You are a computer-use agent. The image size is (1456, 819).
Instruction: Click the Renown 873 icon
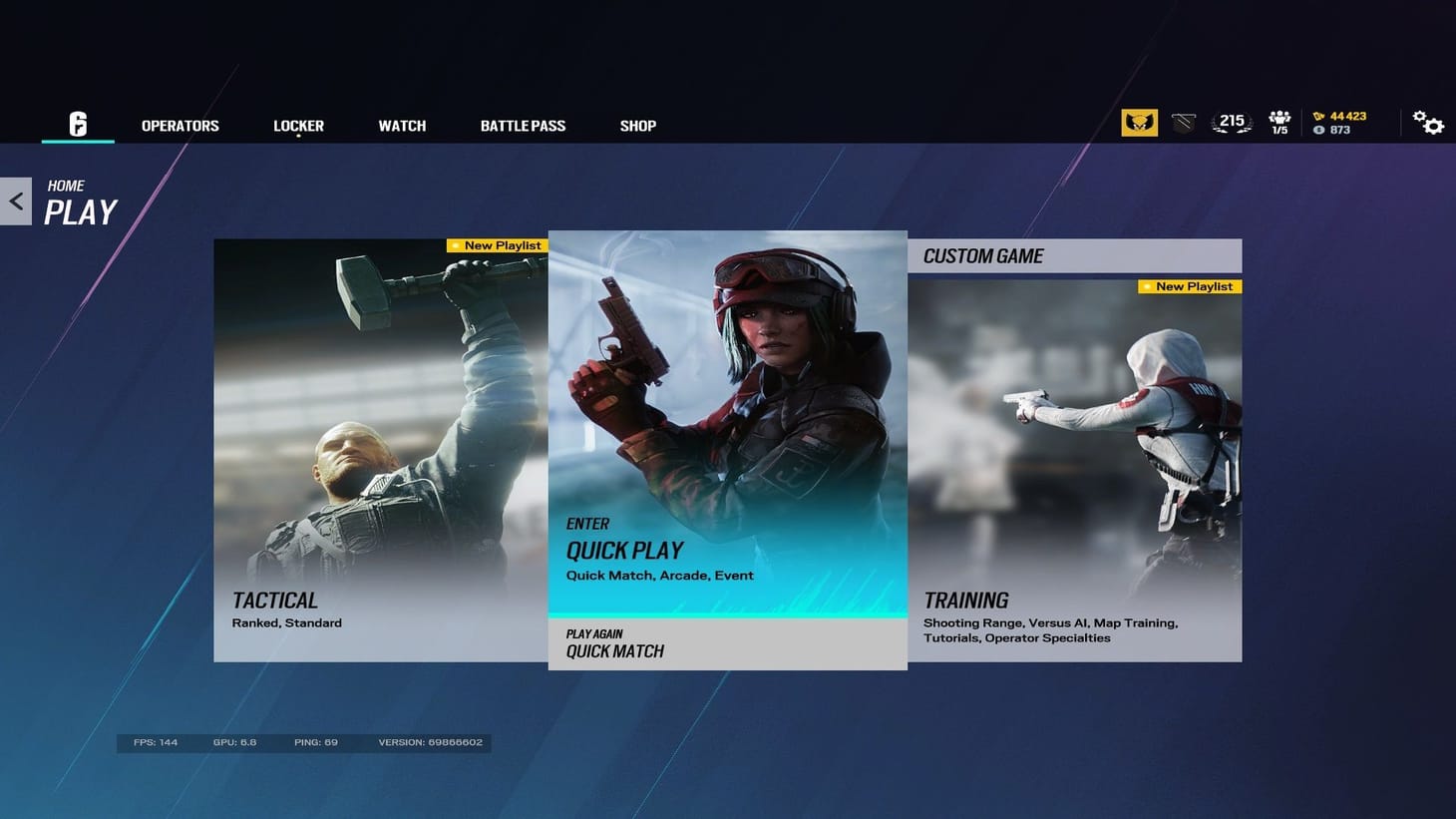1319,130
